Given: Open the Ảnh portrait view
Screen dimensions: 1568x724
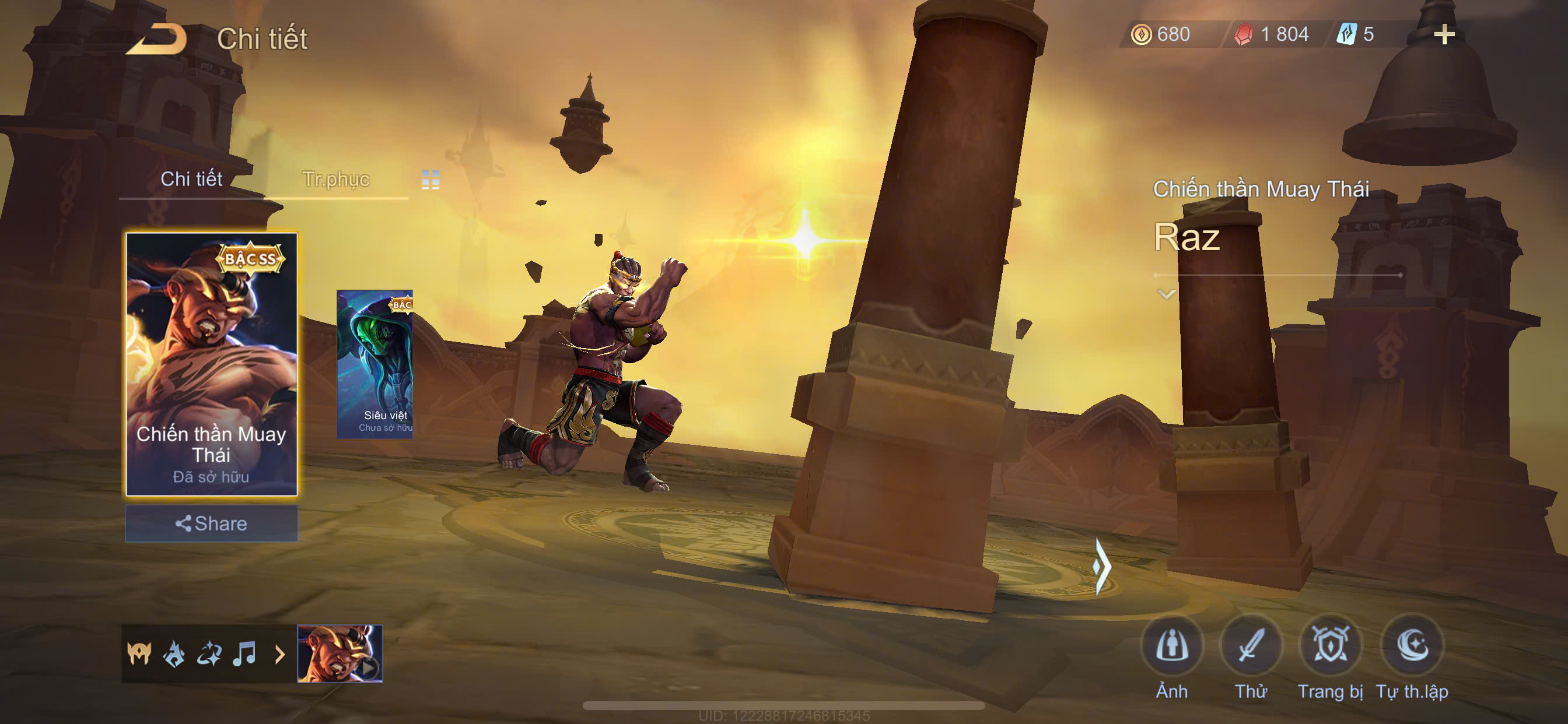Looking at the screenshot, I should [1172, 646].
